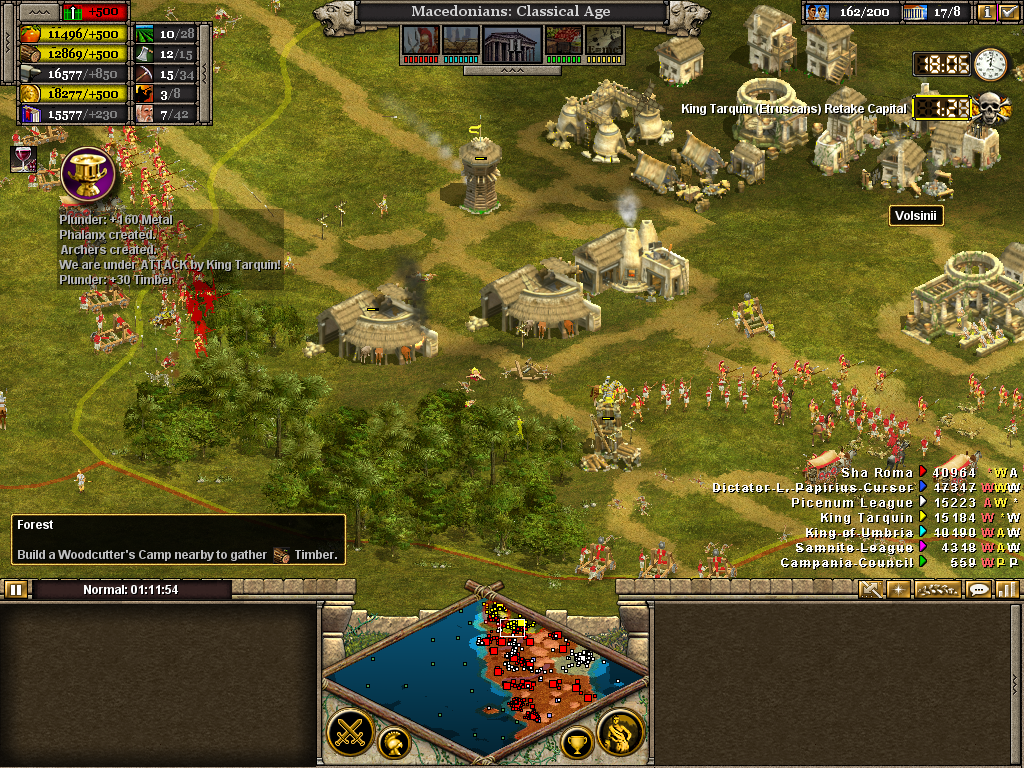Viewport: 1024px width, 768px height.
Task: Collapse the resource panel with the top wavy button
Action: click(x=39, y=12)
